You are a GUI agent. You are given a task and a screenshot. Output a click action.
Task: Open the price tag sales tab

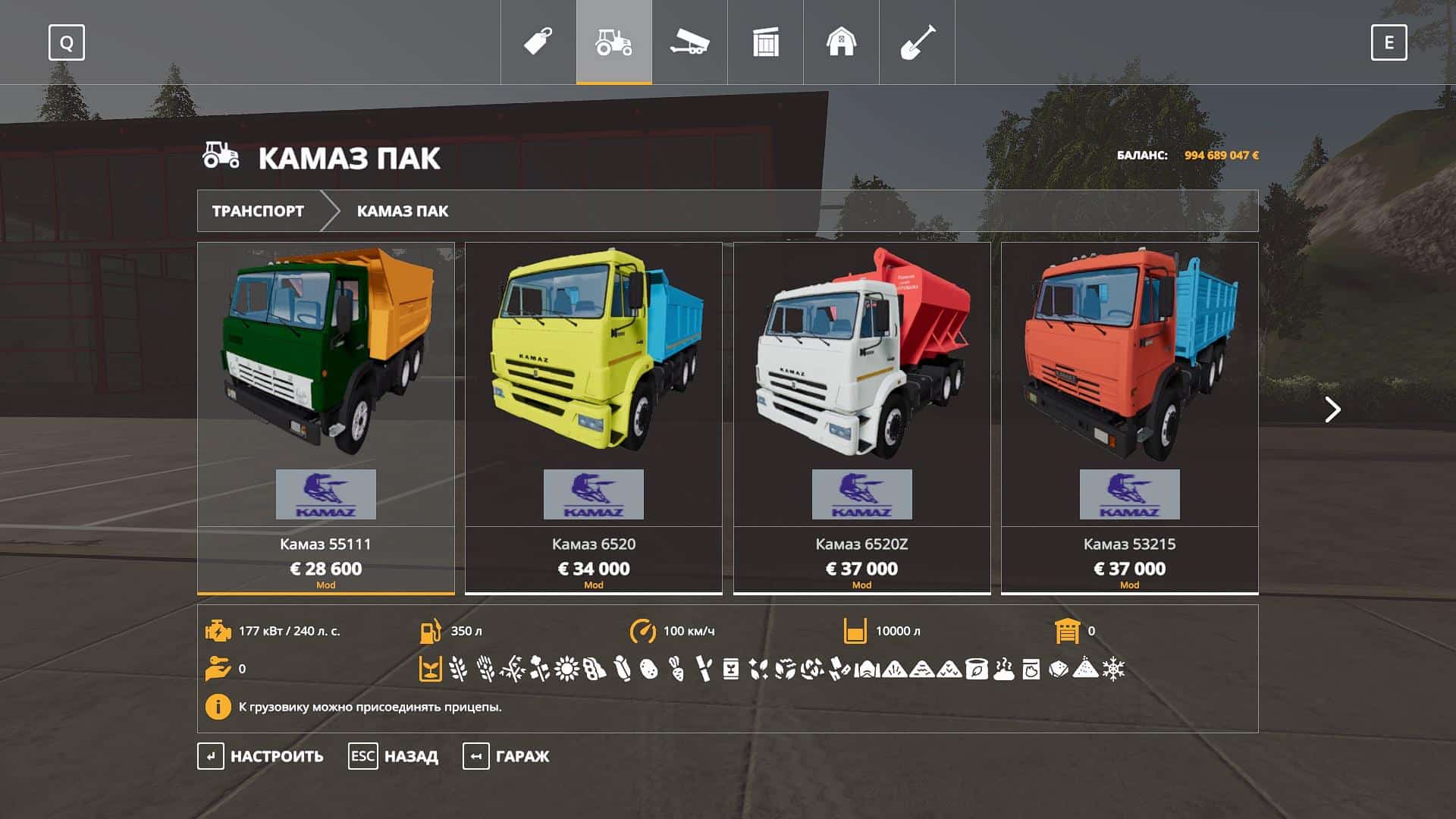coord(538,42)
